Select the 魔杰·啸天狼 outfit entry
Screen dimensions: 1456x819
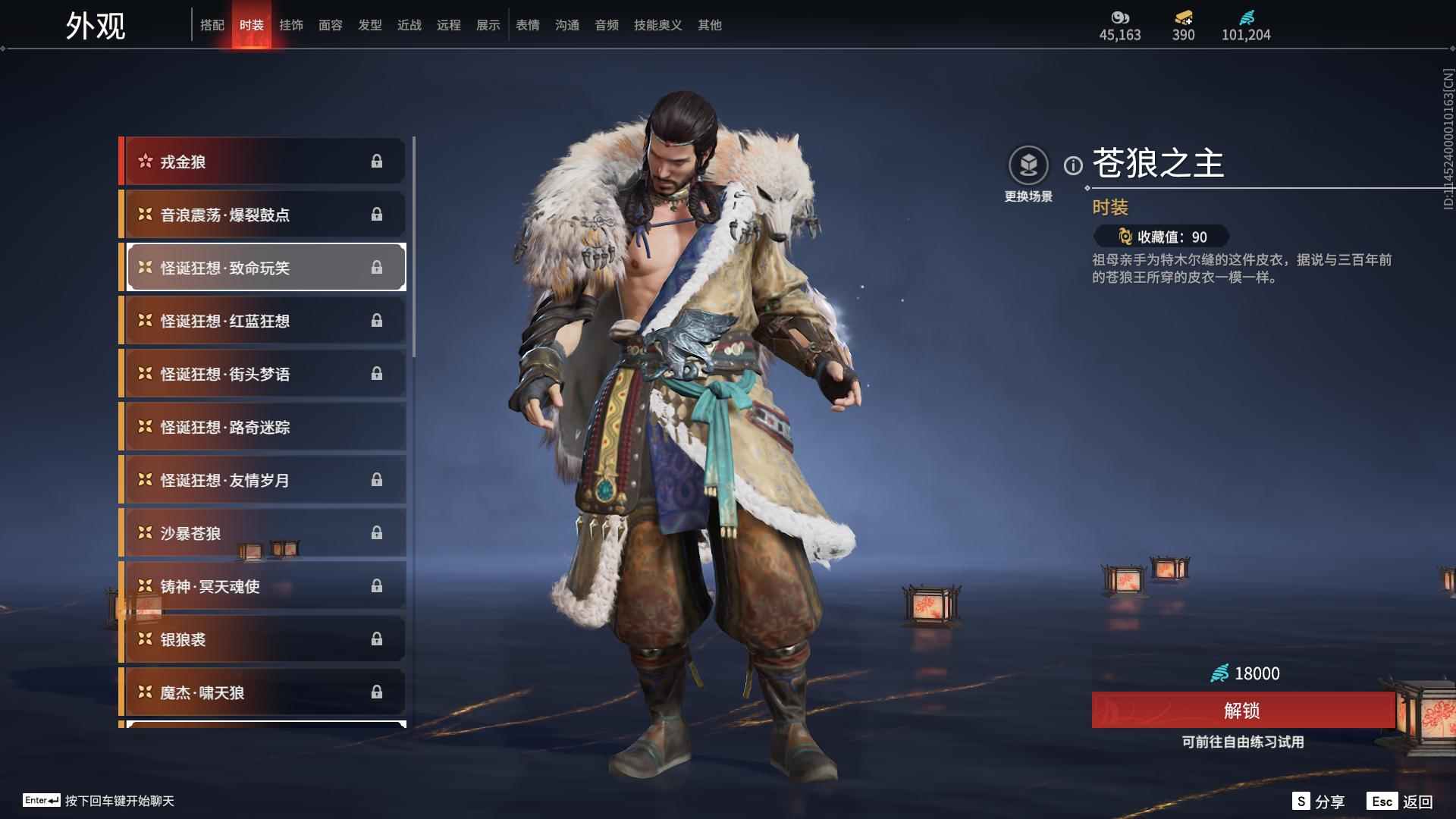click(x=262, y=692)
